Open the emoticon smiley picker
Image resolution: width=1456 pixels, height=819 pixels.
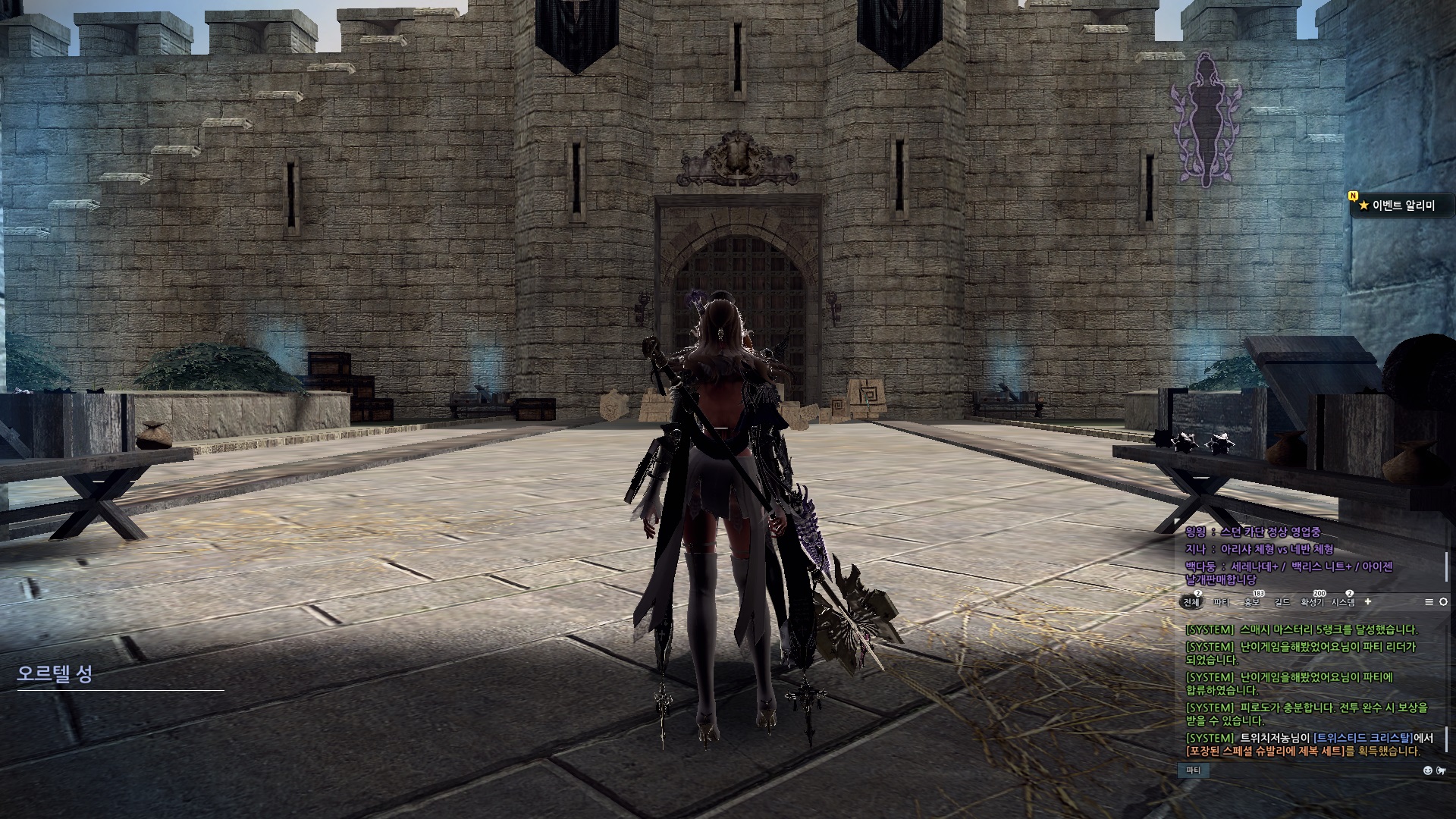(x=1428, y=770)
